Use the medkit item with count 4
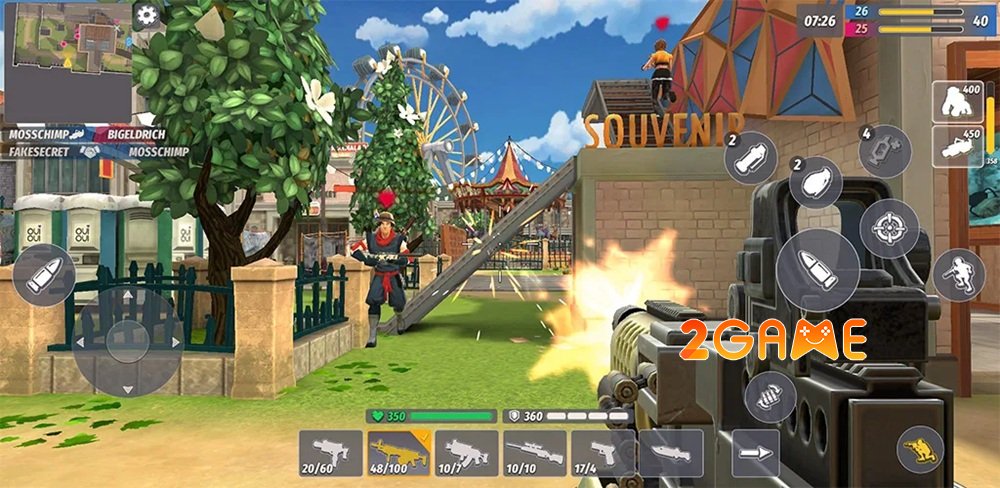Screen dimensions: 1000x488 pyautogui.click(x=885, y=152)
